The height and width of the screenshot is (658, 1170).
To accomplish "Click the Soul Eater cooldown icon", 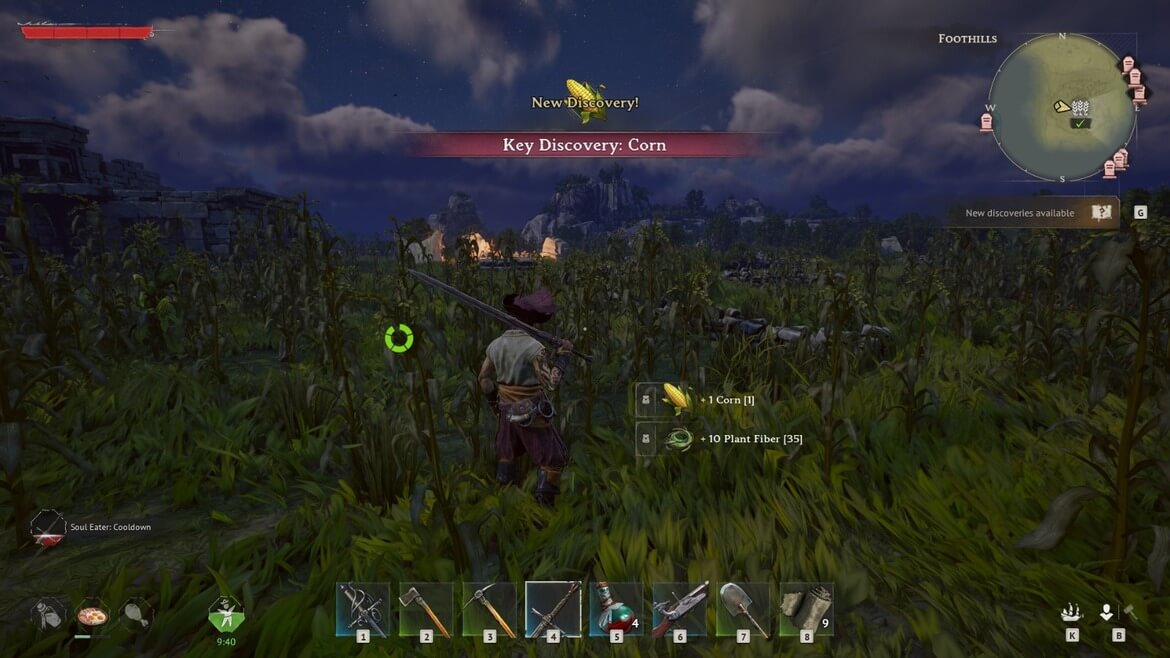I will click(x=47, y=528).
